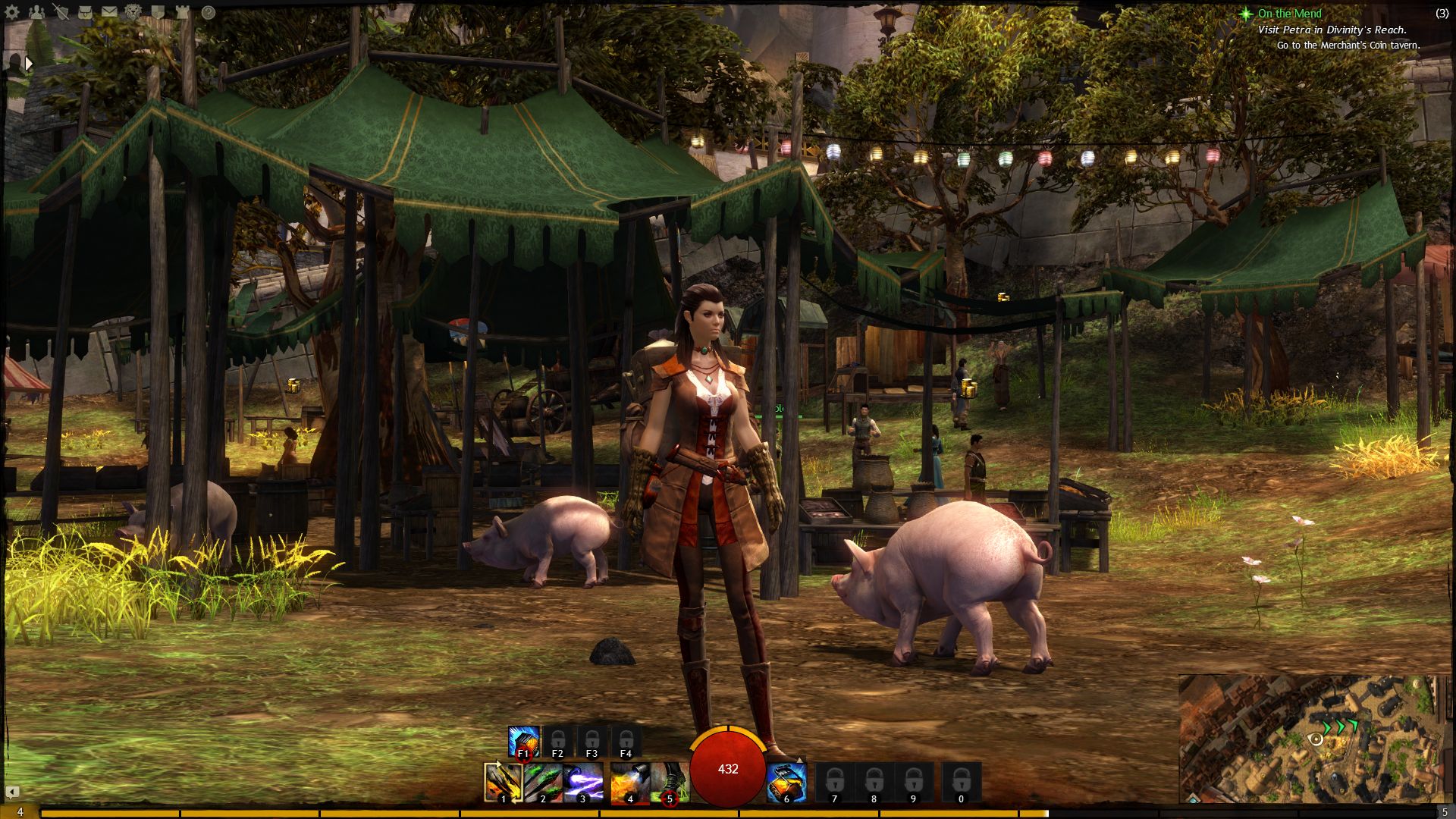Expand the party panel arrow

click(29, 64)
